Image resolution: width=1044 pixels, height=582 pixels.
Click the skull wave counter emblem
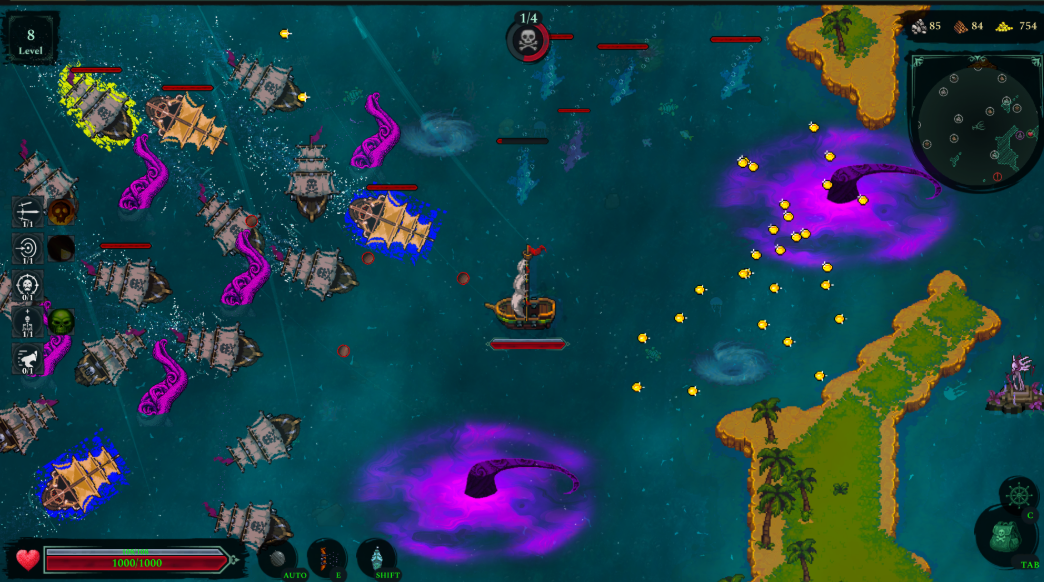point(527,41)
